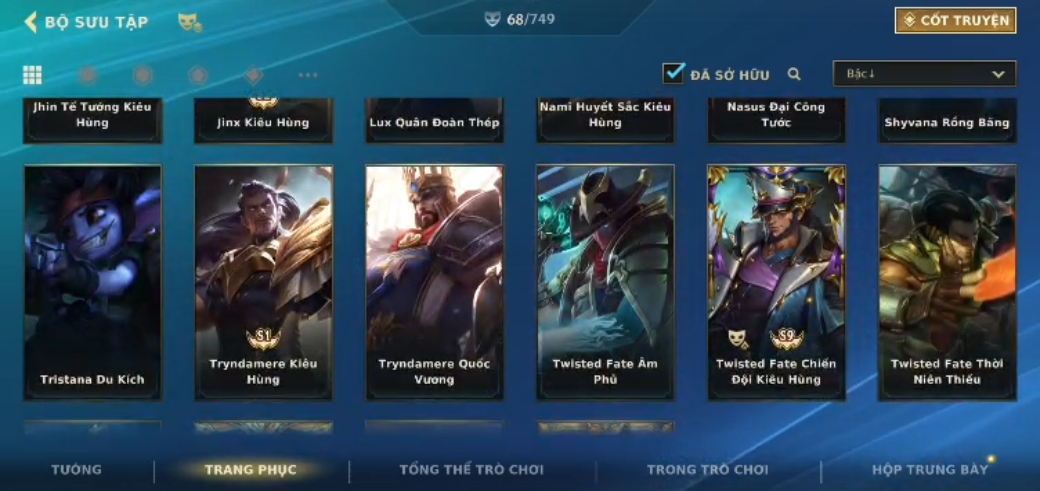Go to the Trong Trò Chơi tab
The image size is (1040, 491).
(707, 470)
